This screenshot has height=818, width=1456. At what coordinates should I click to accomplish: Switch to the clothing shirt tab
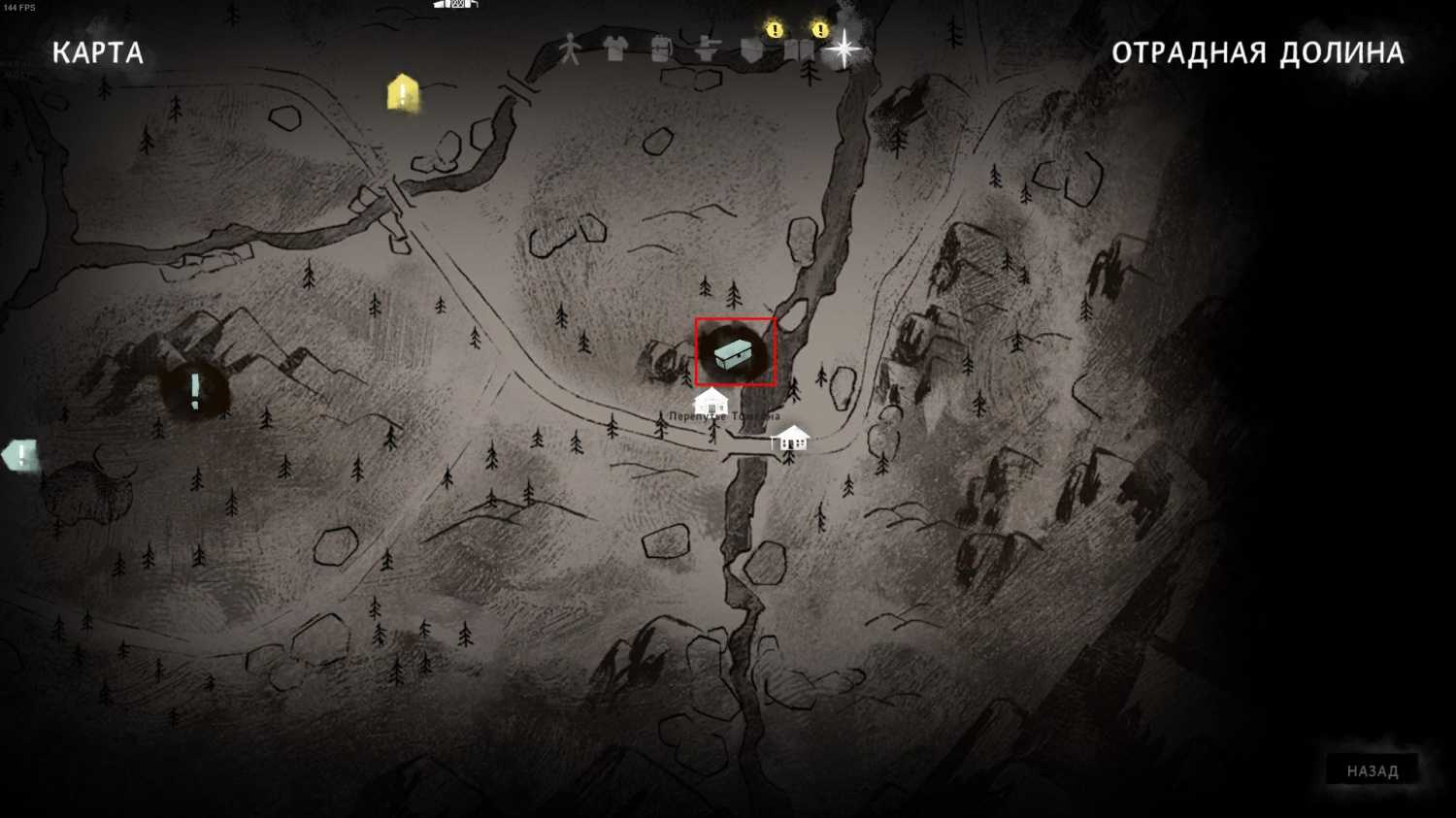[615, 49]
